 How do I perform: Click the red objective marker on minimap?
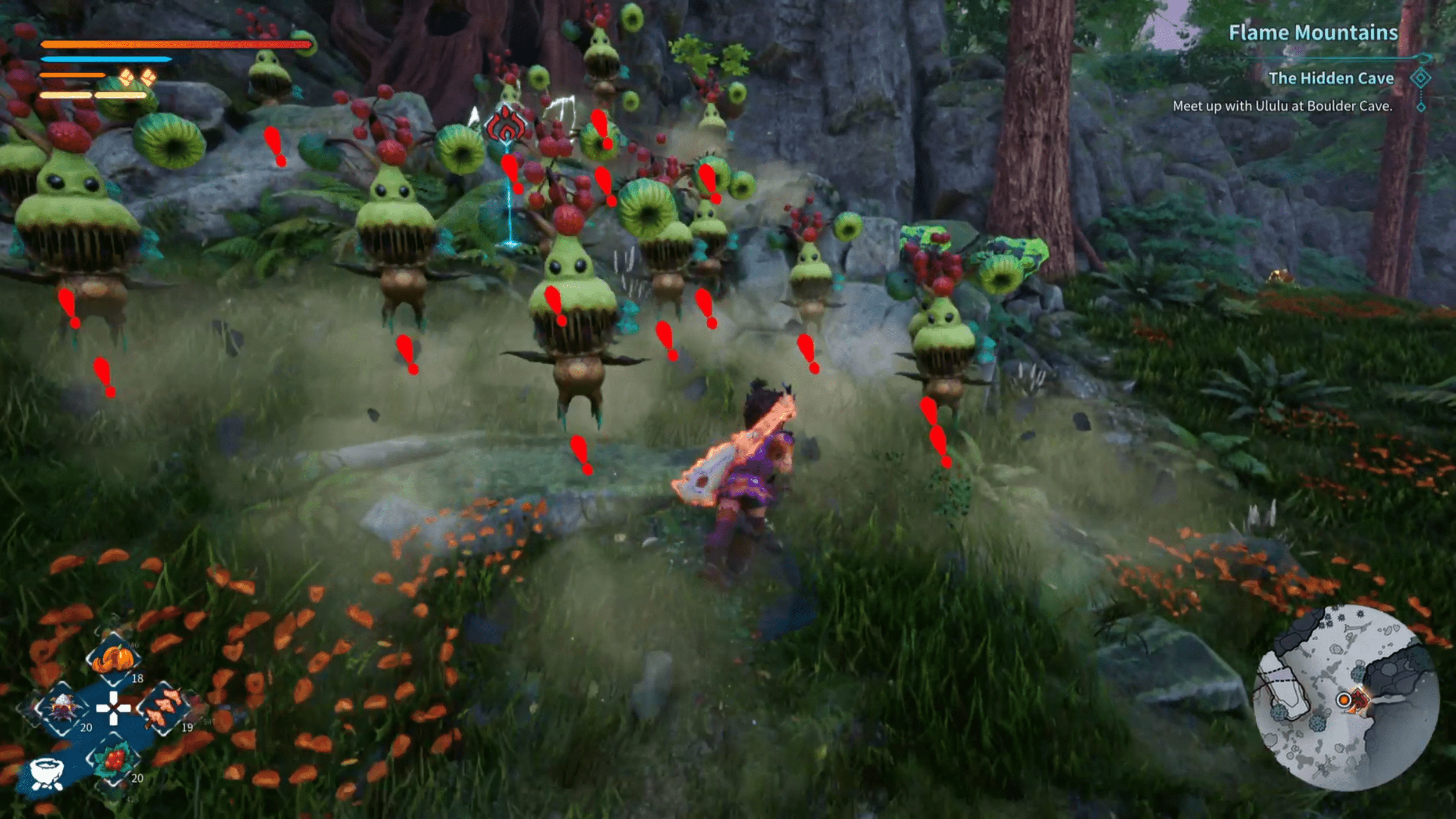pos(1359,699)
